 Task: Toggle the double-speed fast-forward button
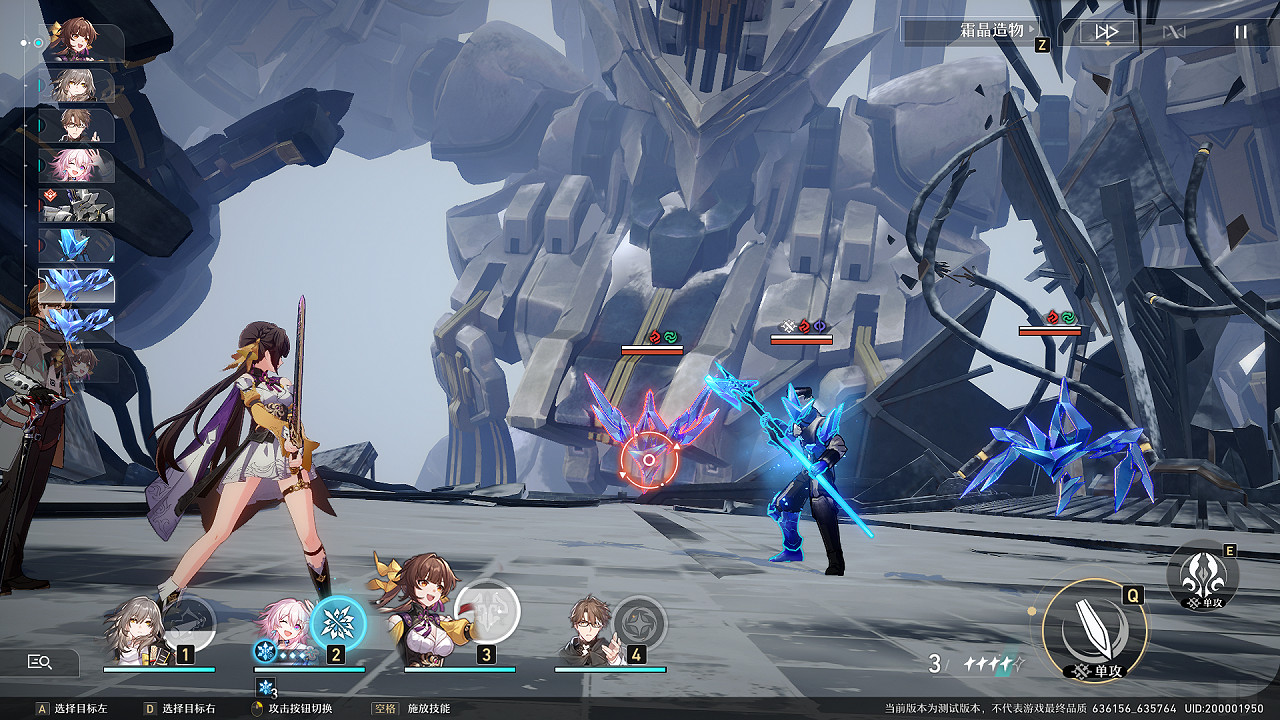[x=1106, y=32]
